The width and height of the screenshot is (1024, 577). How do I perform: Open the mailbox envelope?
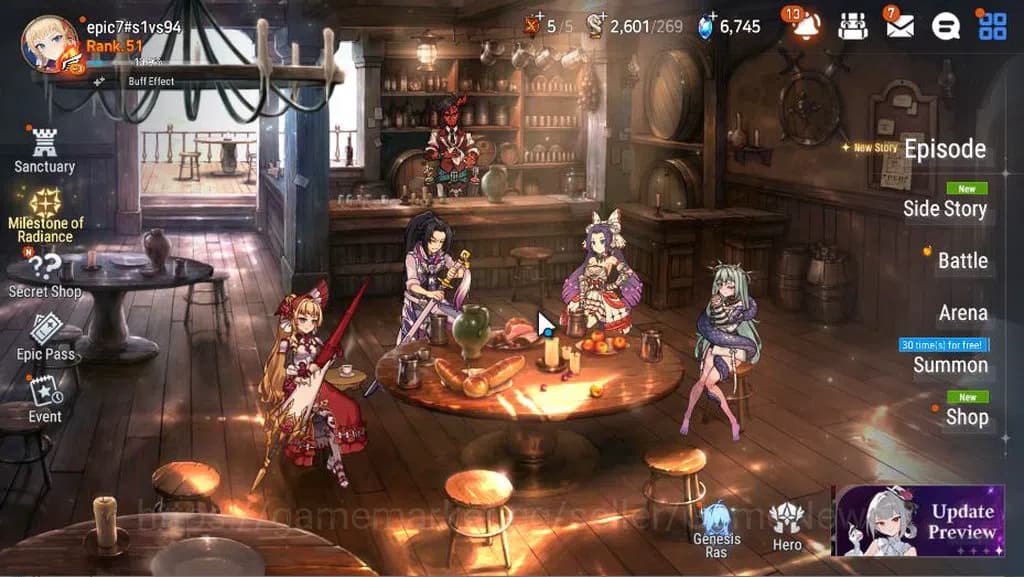pyautogui.click(x=899, y=26)
